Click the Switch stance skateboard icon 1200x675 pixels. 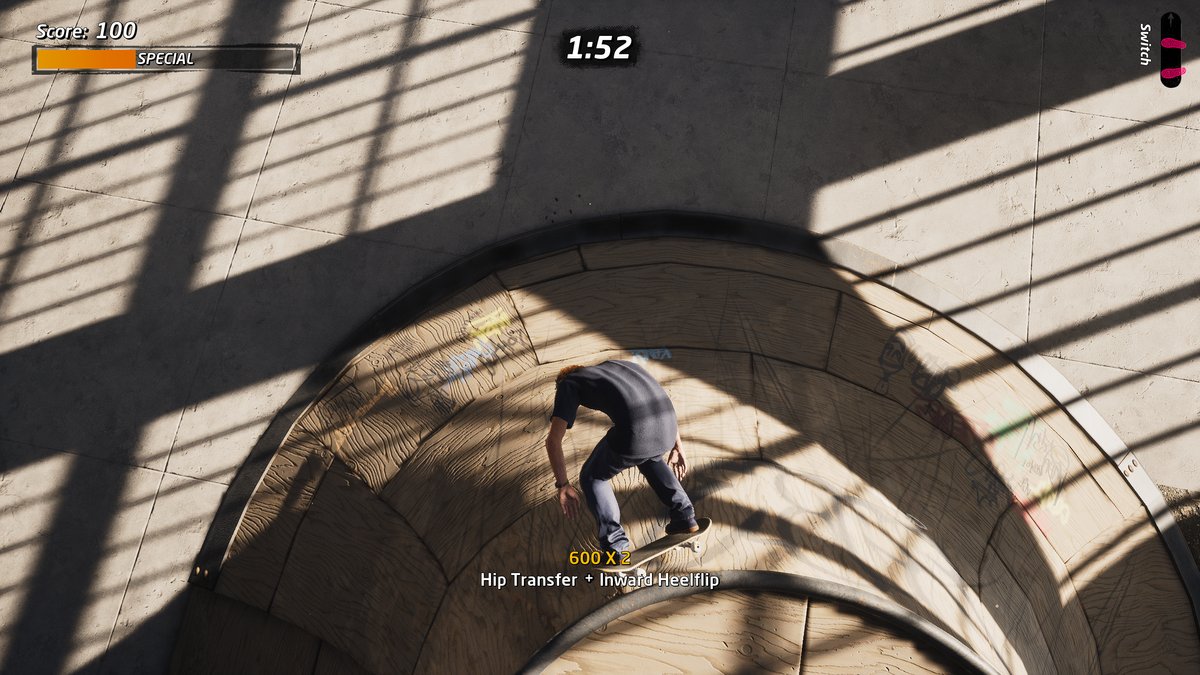tap(1171, 50)
